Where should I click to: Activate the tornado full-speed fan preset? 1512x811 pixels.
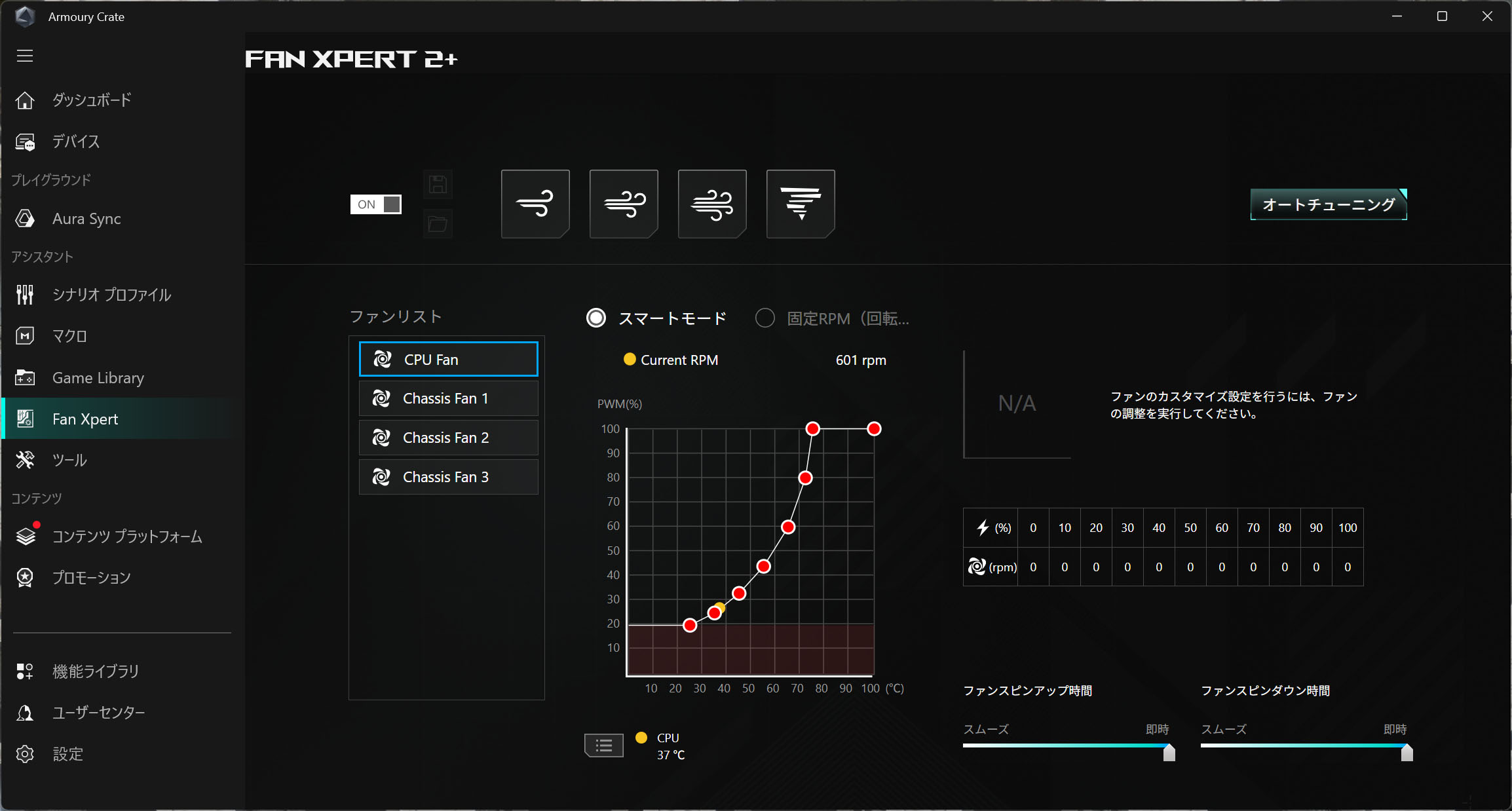(801, 204)
